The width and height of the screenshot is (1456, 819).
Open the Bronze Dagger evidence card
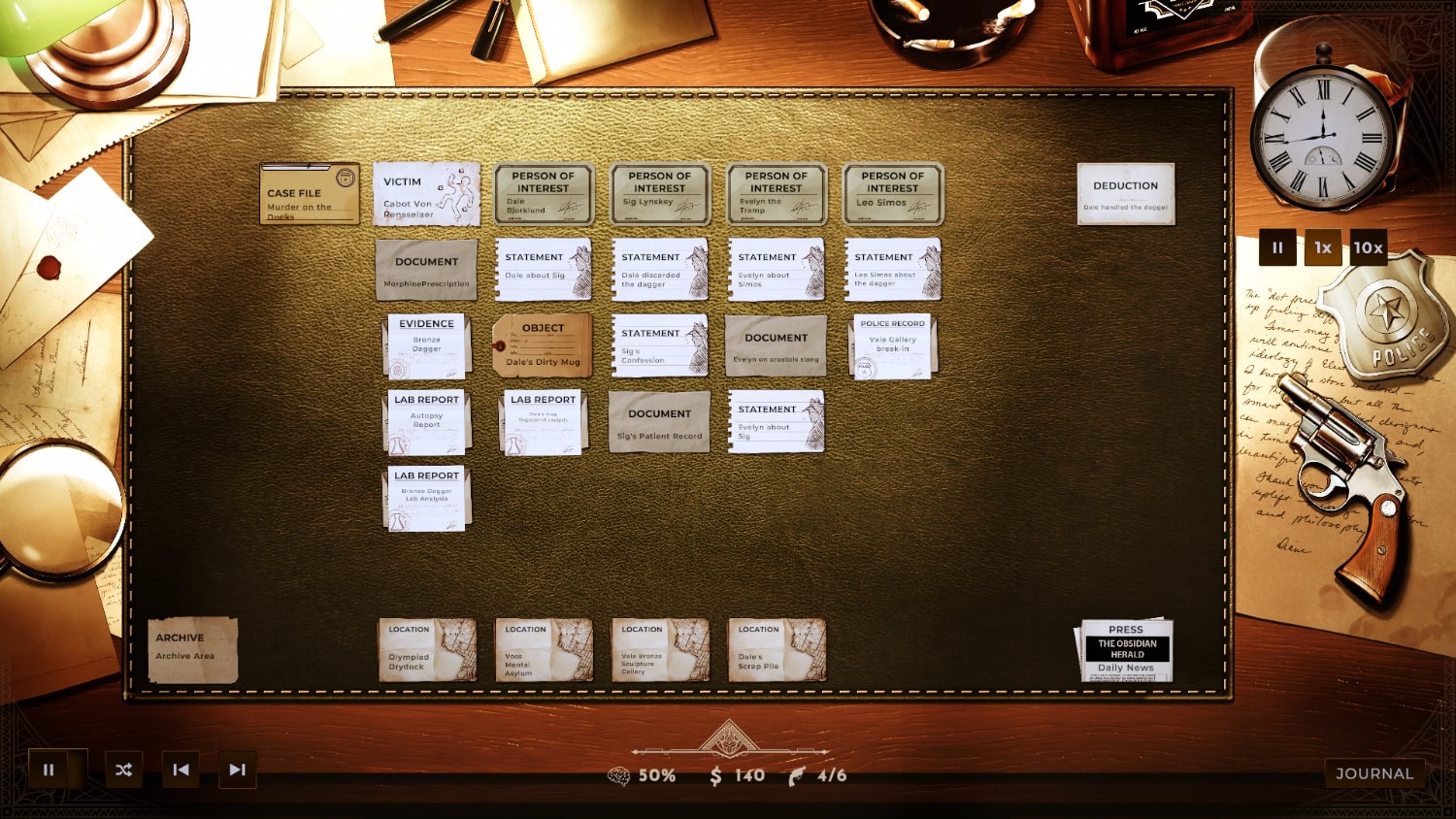(426, 344)
